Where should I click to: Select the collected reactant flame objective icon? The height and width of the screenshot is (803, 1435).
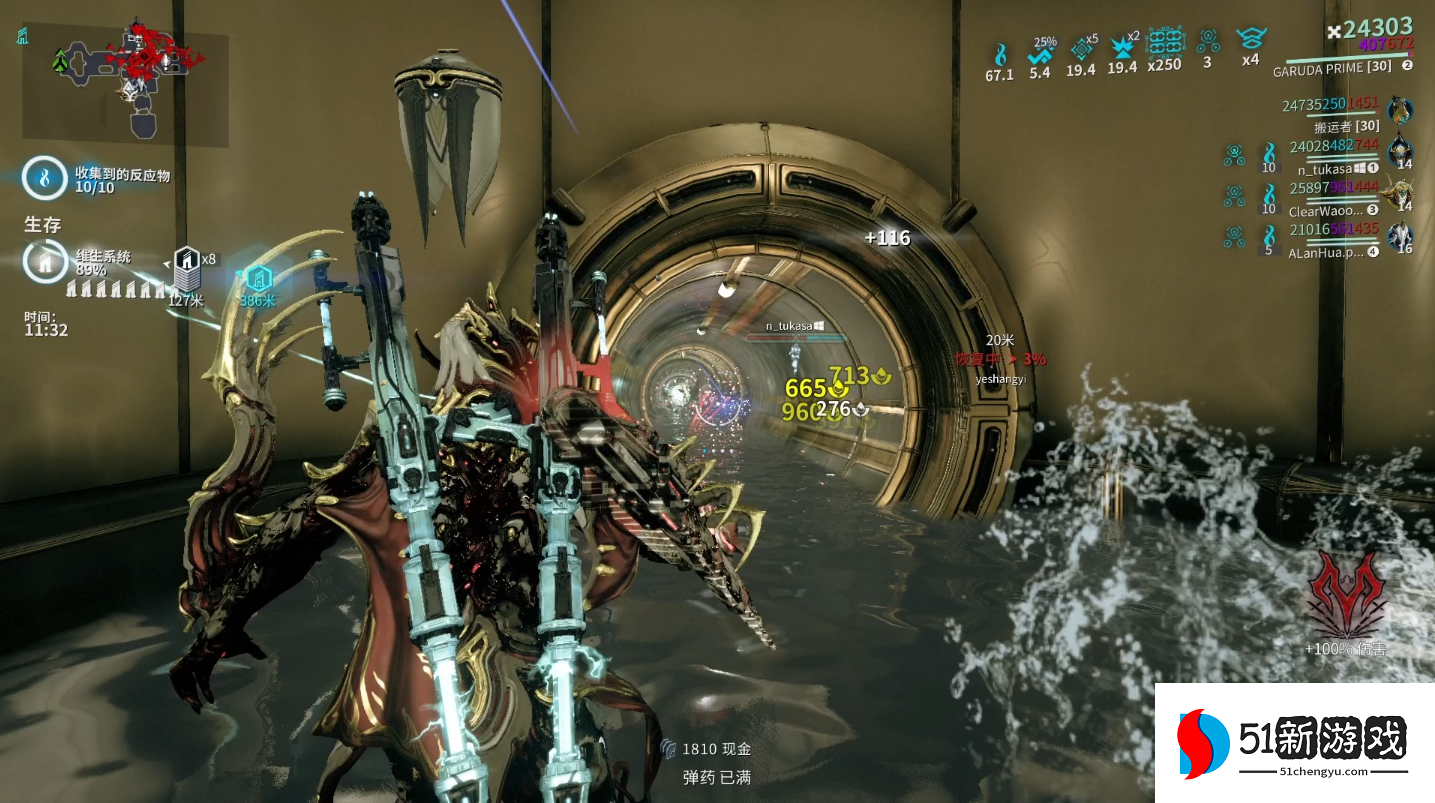point(44,178)
